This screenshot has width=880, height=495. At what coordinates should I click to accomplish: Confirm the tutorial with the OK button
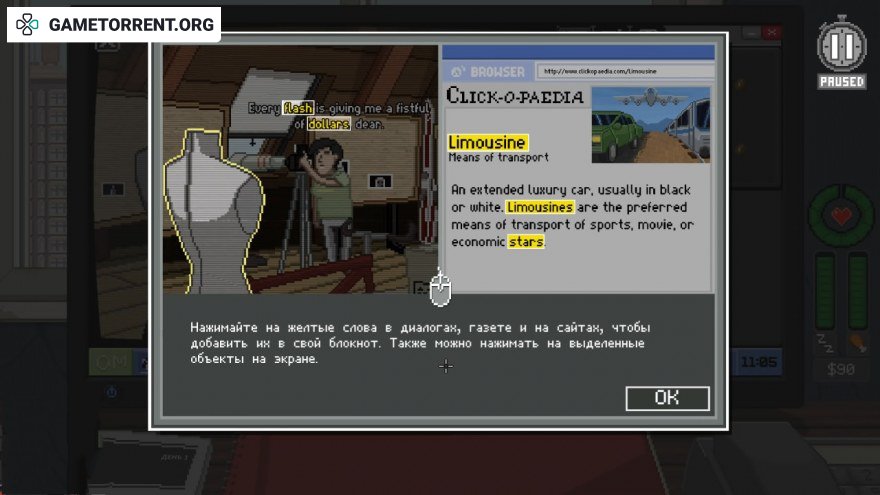[x=667, y=398]
